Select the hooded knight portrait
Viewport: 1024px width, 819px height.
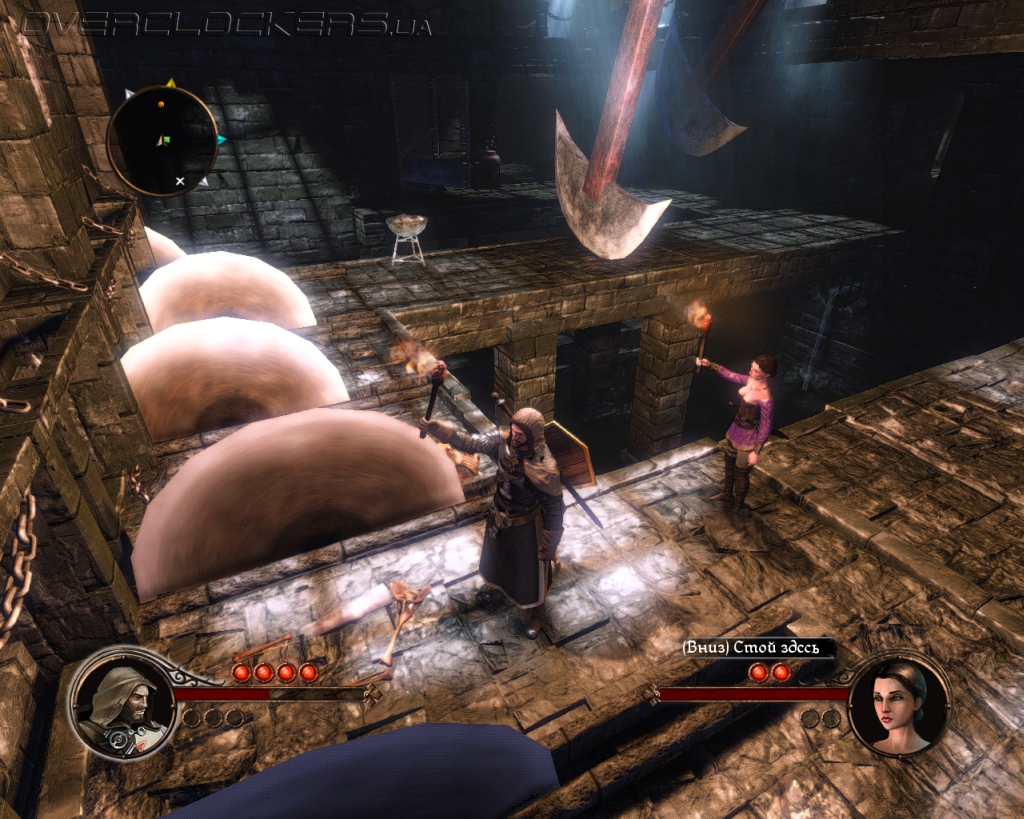(x=120, y=703)
